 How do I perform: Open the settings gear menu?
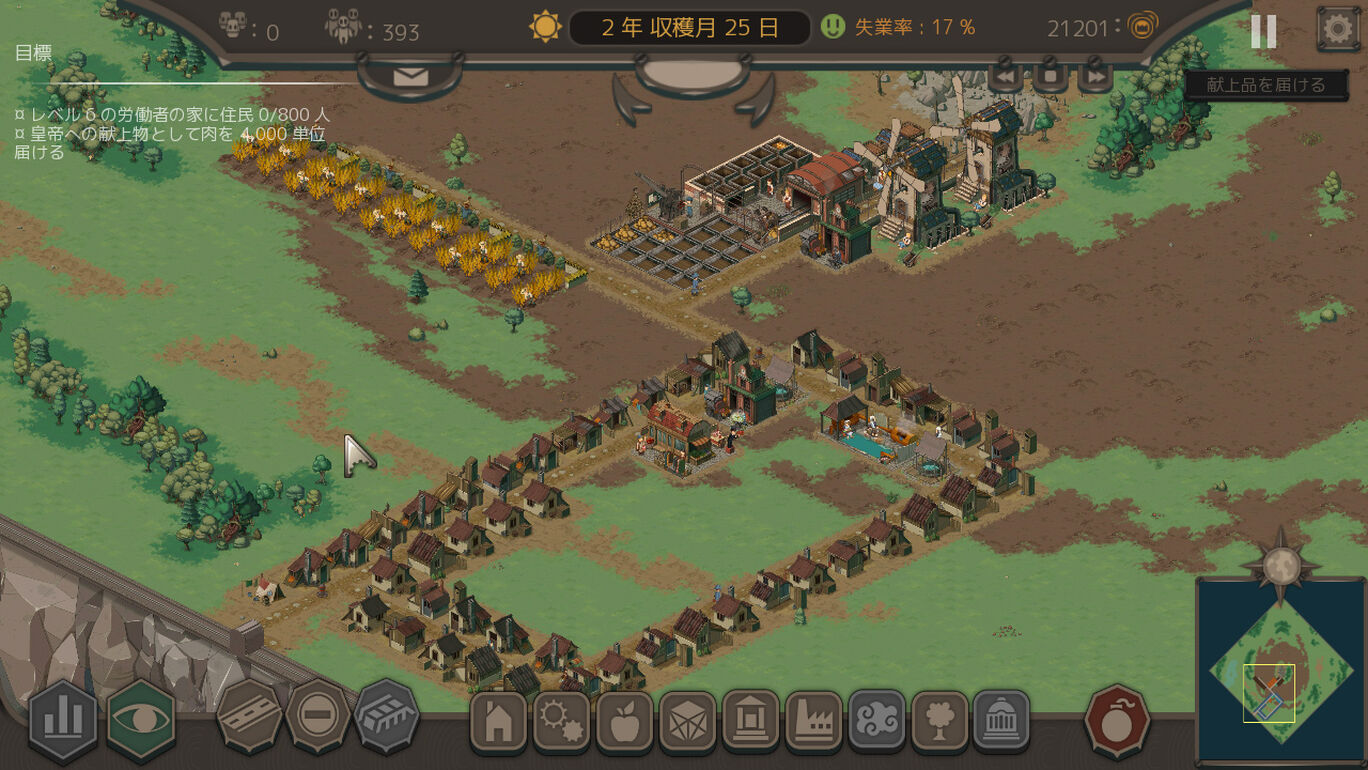(1337, 29)
